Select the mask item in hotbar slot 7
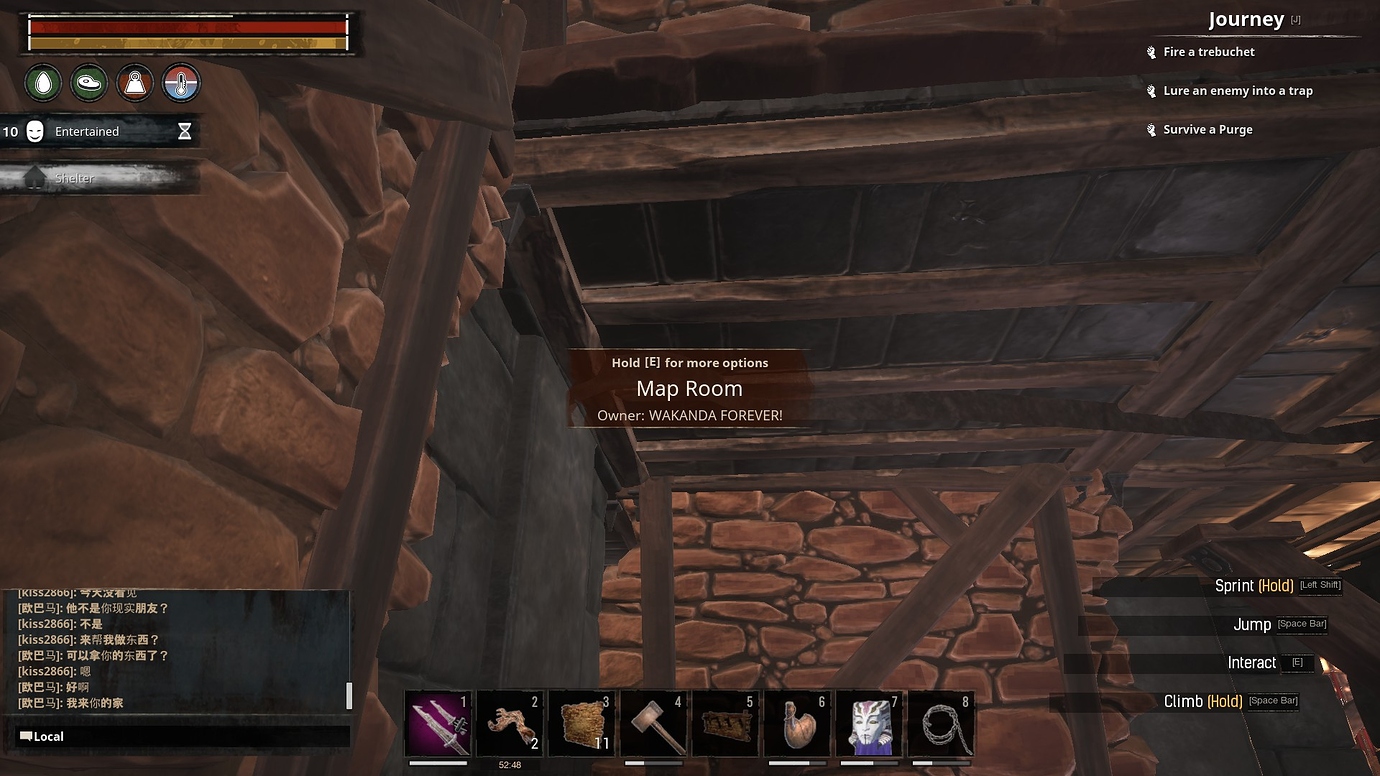 870,722
